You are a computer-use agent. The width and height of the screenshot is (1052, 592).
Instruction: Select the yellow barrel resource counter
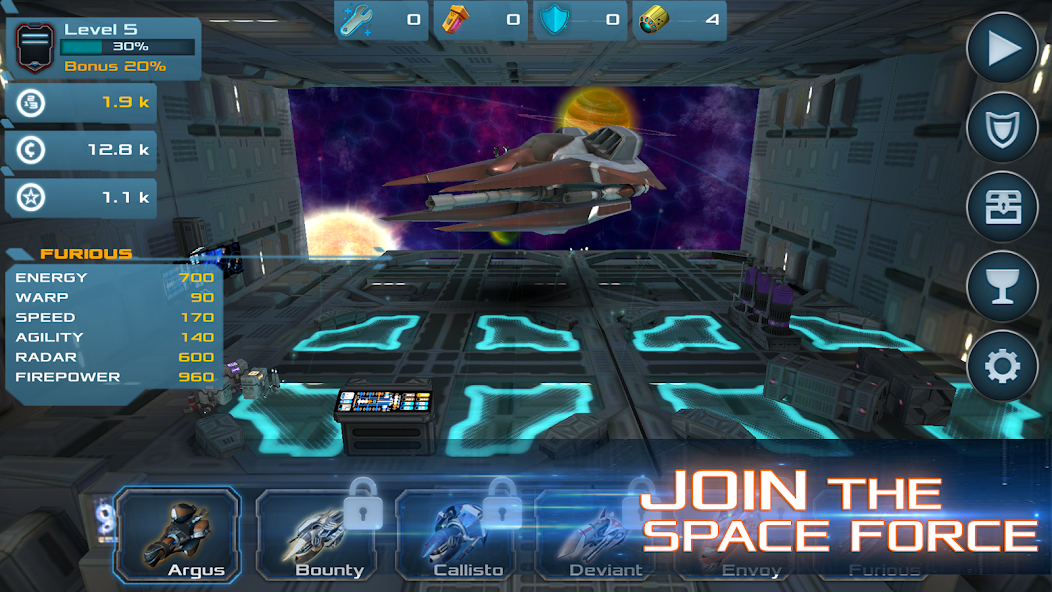click(680, 20)
